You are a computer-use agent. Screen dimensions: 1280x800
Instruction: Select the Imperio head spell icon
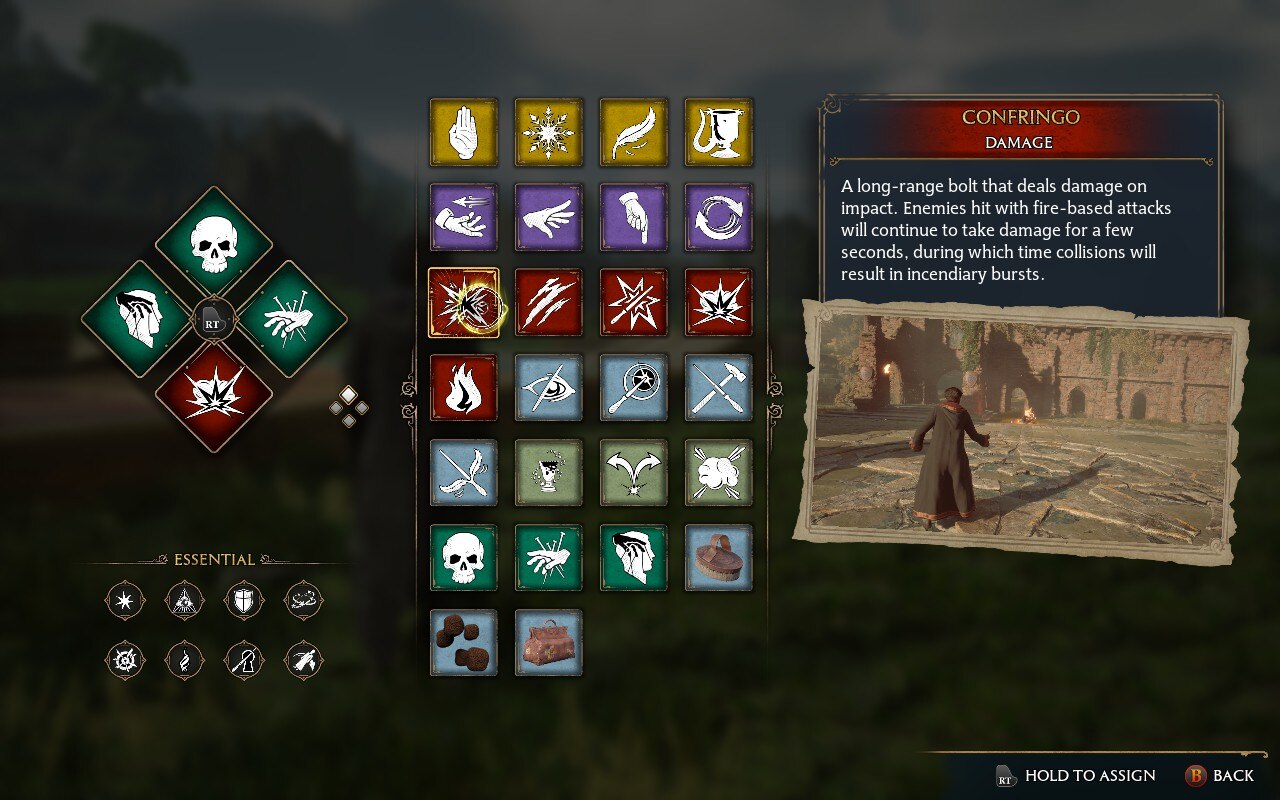tap(633, 558)
